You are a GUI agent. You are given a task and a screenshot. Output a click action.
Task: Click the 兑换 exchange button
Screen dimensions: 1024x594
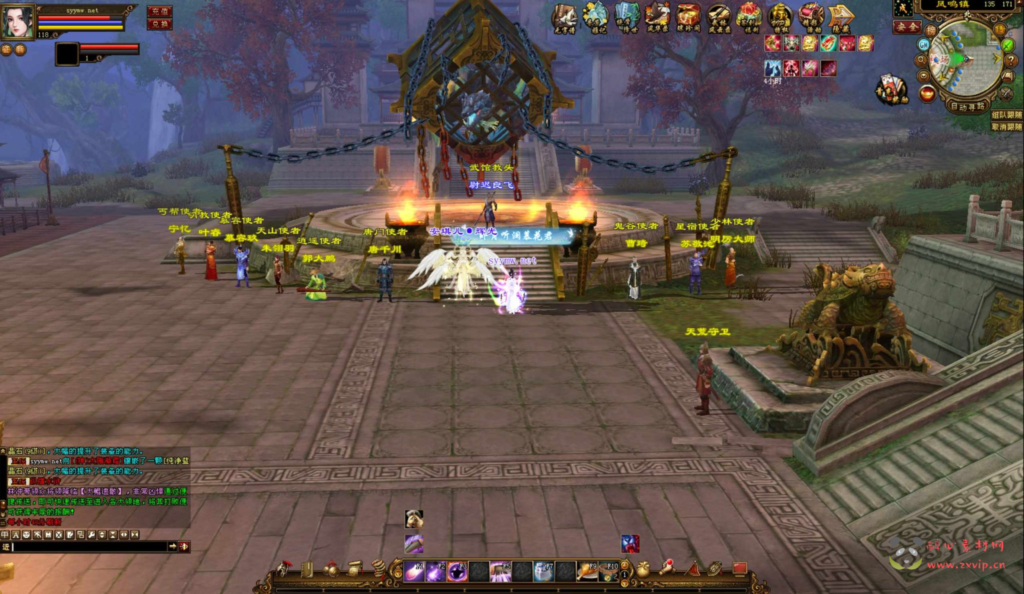click(x=159, y=24)
